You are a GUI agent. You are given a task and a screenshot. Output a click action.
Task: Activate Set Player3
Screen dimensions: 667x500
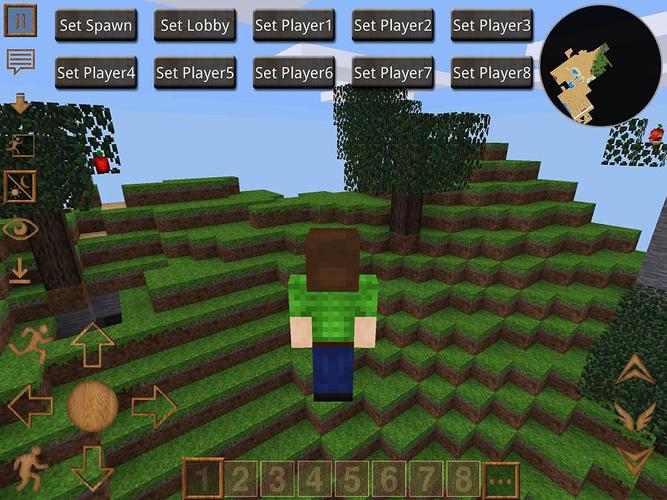click(x=491, y=25)
